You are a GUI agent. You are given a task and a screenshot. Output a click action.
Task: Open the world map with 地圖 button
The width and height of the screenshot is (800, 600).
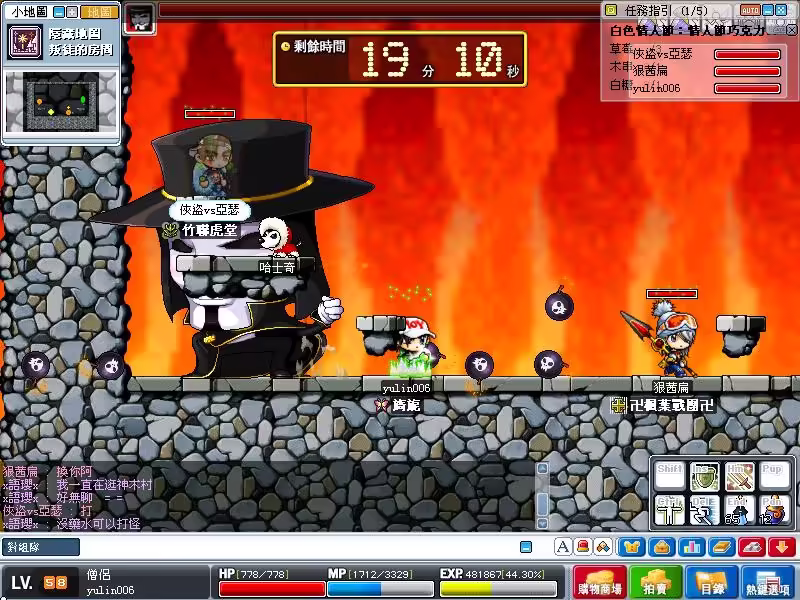click(100, 12)
